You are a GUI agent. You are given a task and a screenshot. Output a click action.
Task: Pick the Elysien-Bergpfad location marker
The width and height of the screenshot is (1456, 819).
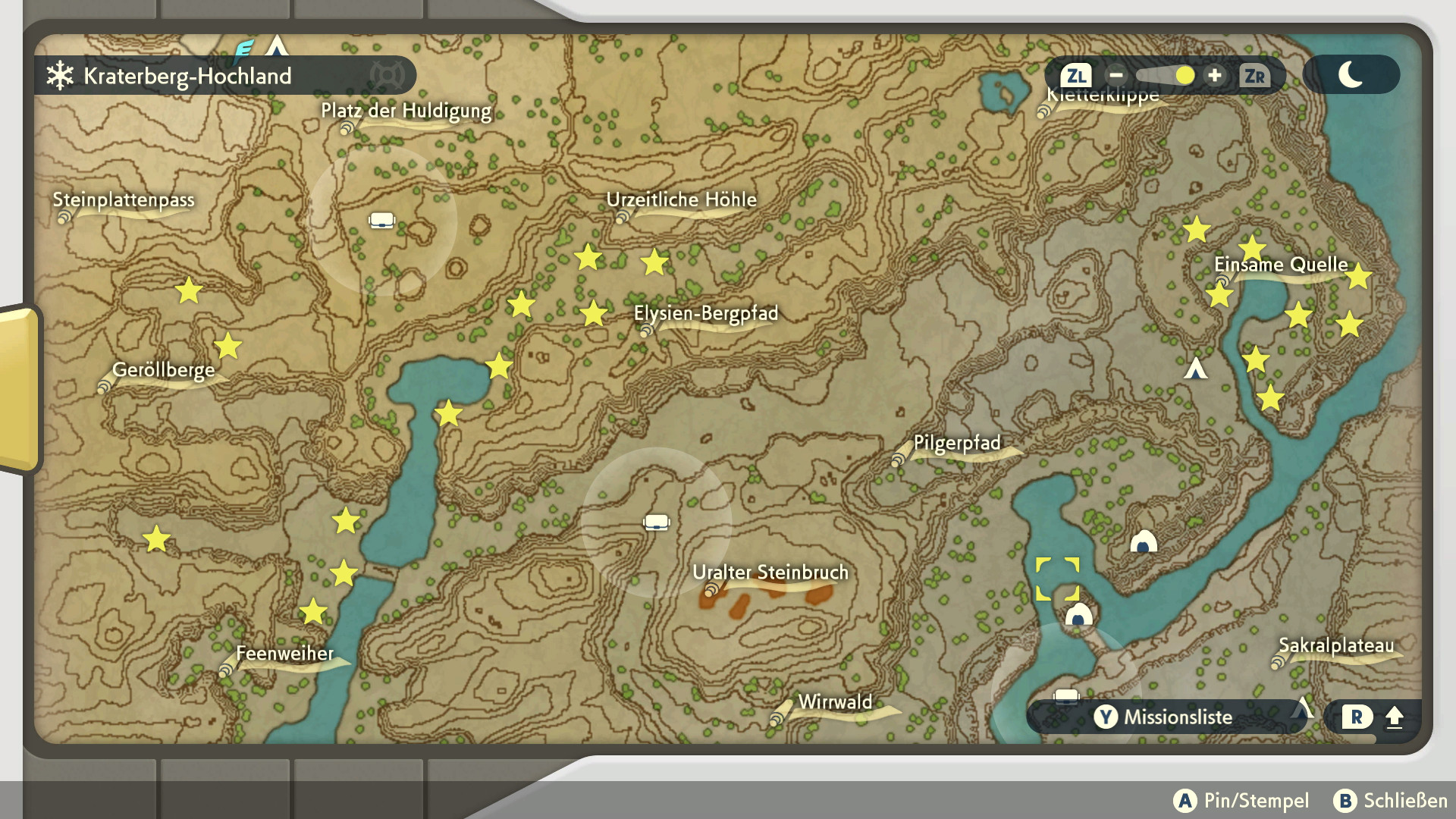pos(705,314)
